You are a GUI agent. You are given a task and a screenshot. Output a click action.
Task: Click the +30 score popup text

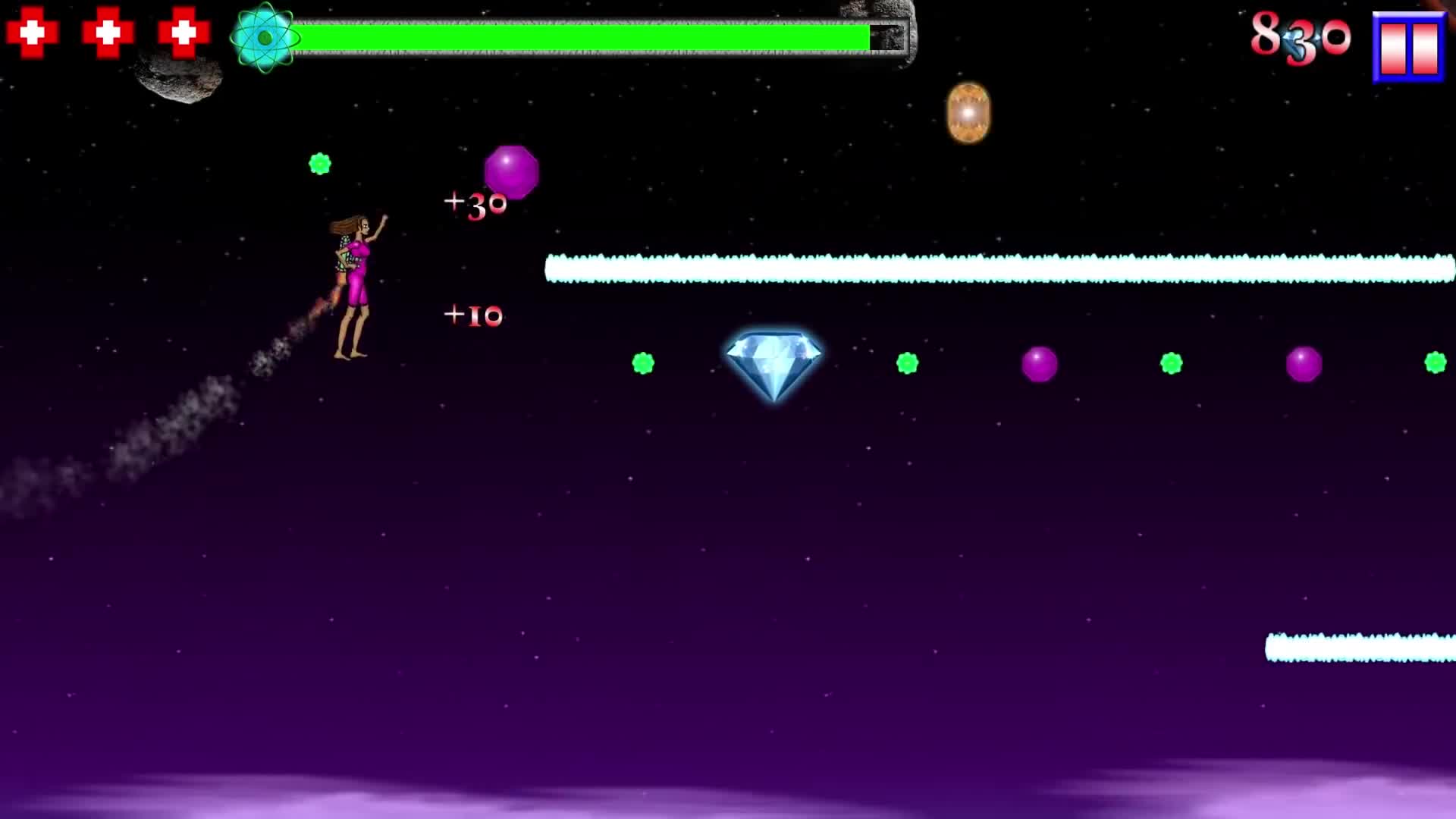click(x=474, y=202)
